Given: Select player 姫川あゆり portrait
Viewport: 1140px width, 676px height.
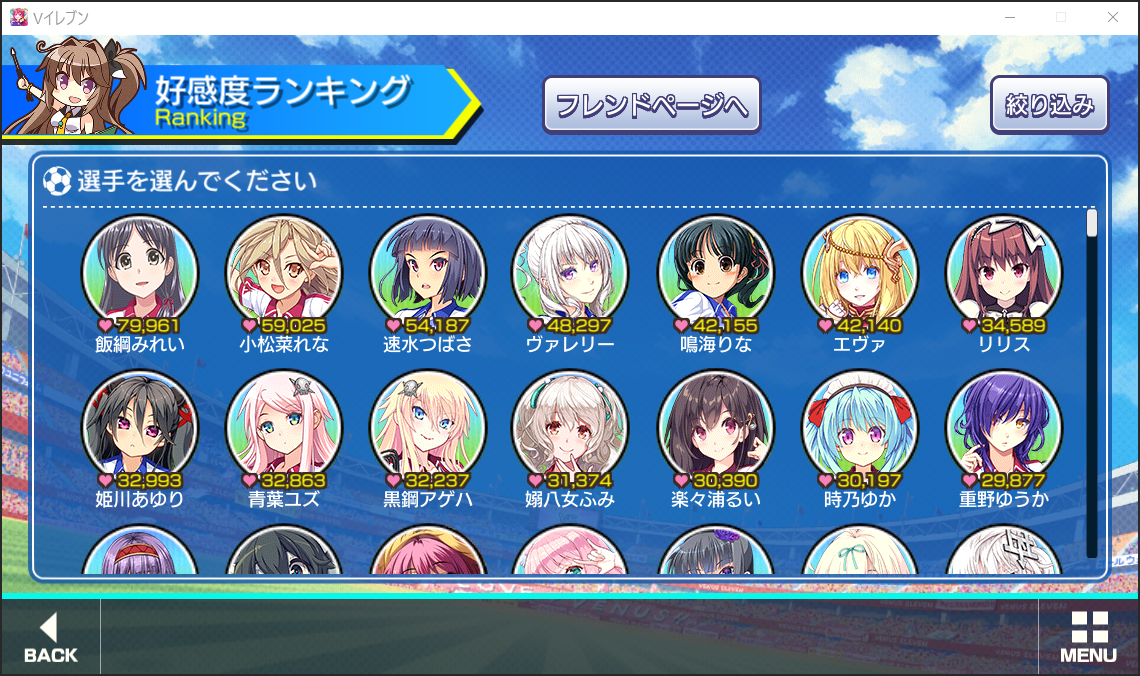Looking at the screenshot, I should point(140,426).
